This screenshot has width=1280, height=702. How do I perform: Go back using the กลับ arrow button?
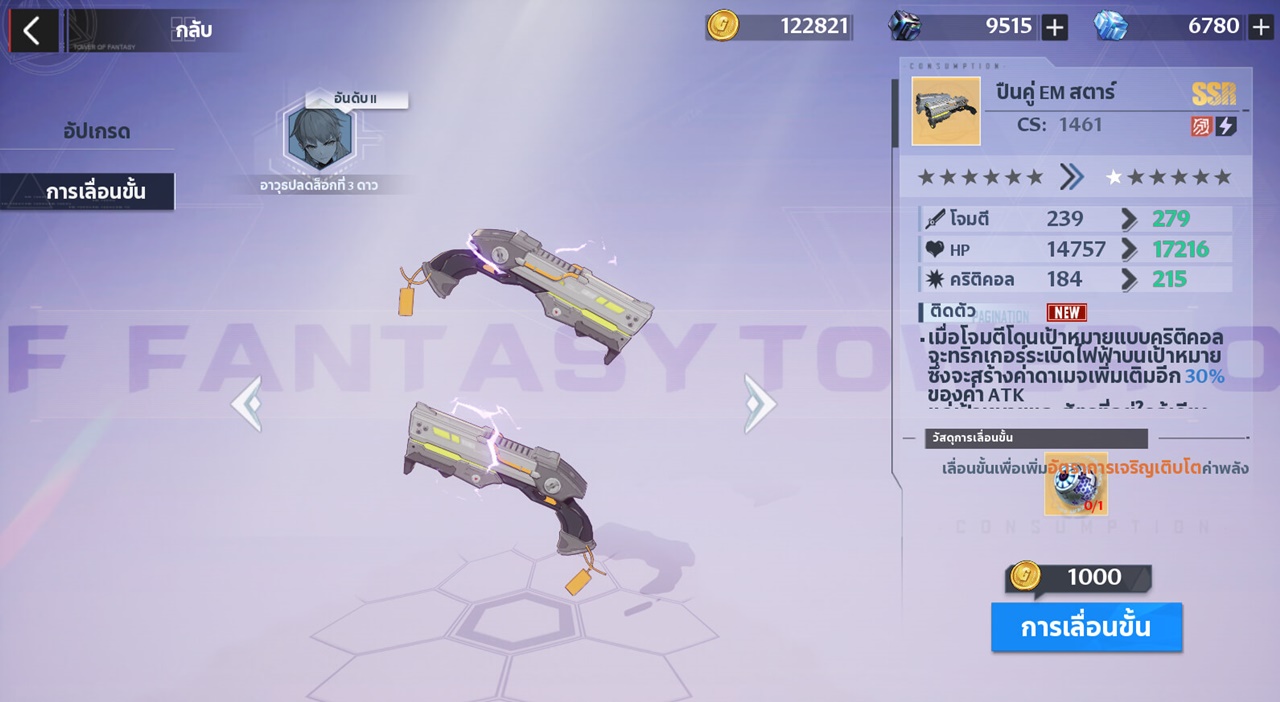33,30
